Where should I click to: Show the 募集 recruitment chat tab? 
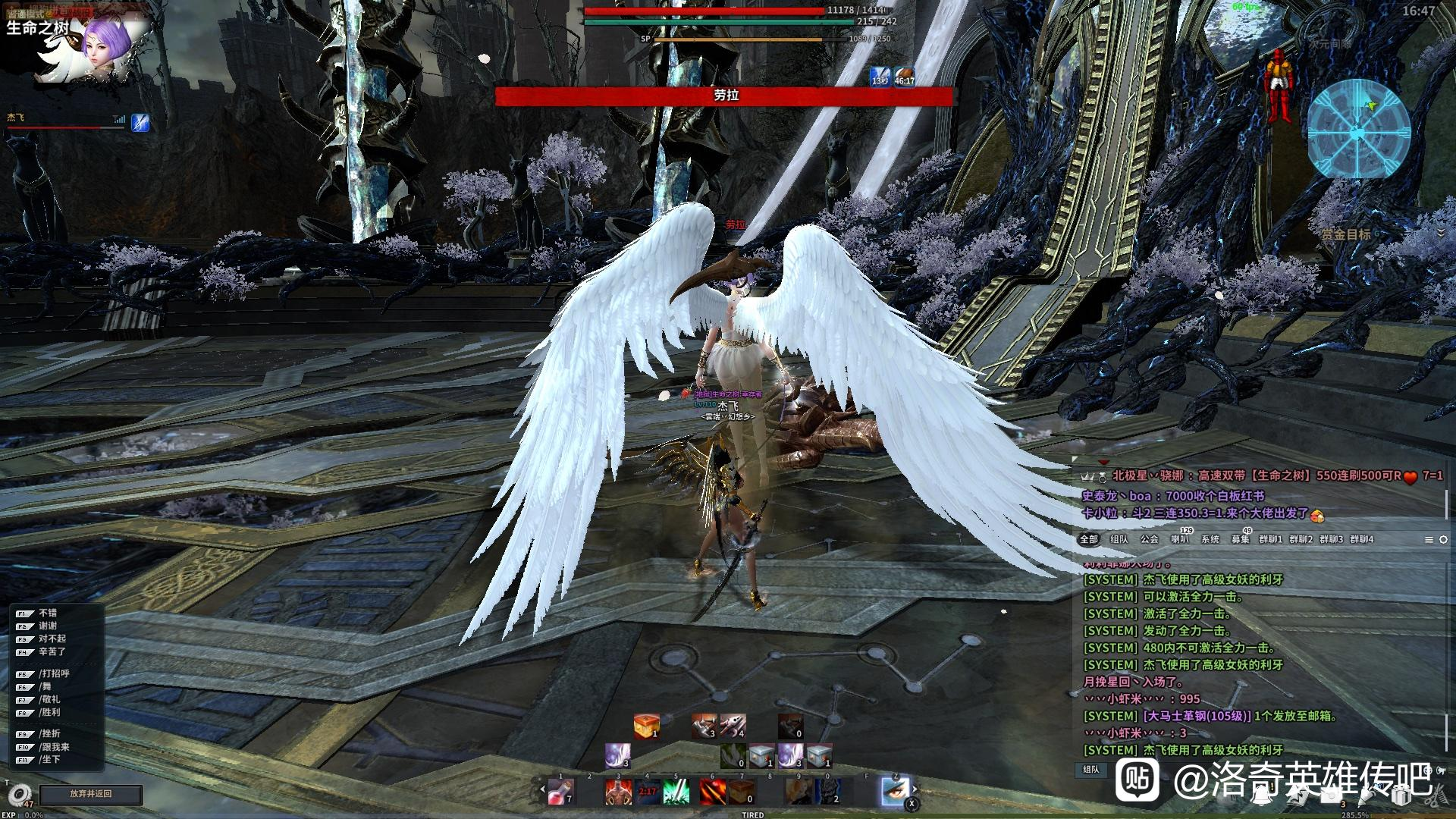(x=1241, y=539)
